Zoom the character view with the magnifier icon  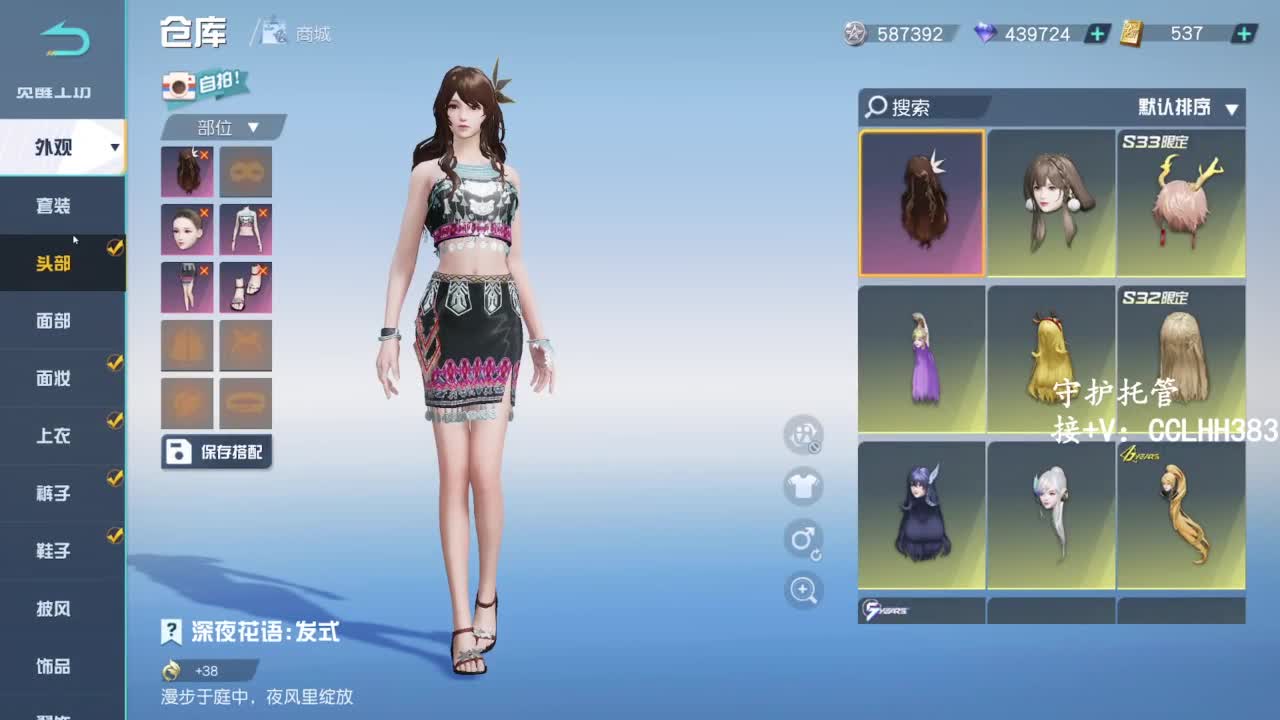(x=803, y=590)
